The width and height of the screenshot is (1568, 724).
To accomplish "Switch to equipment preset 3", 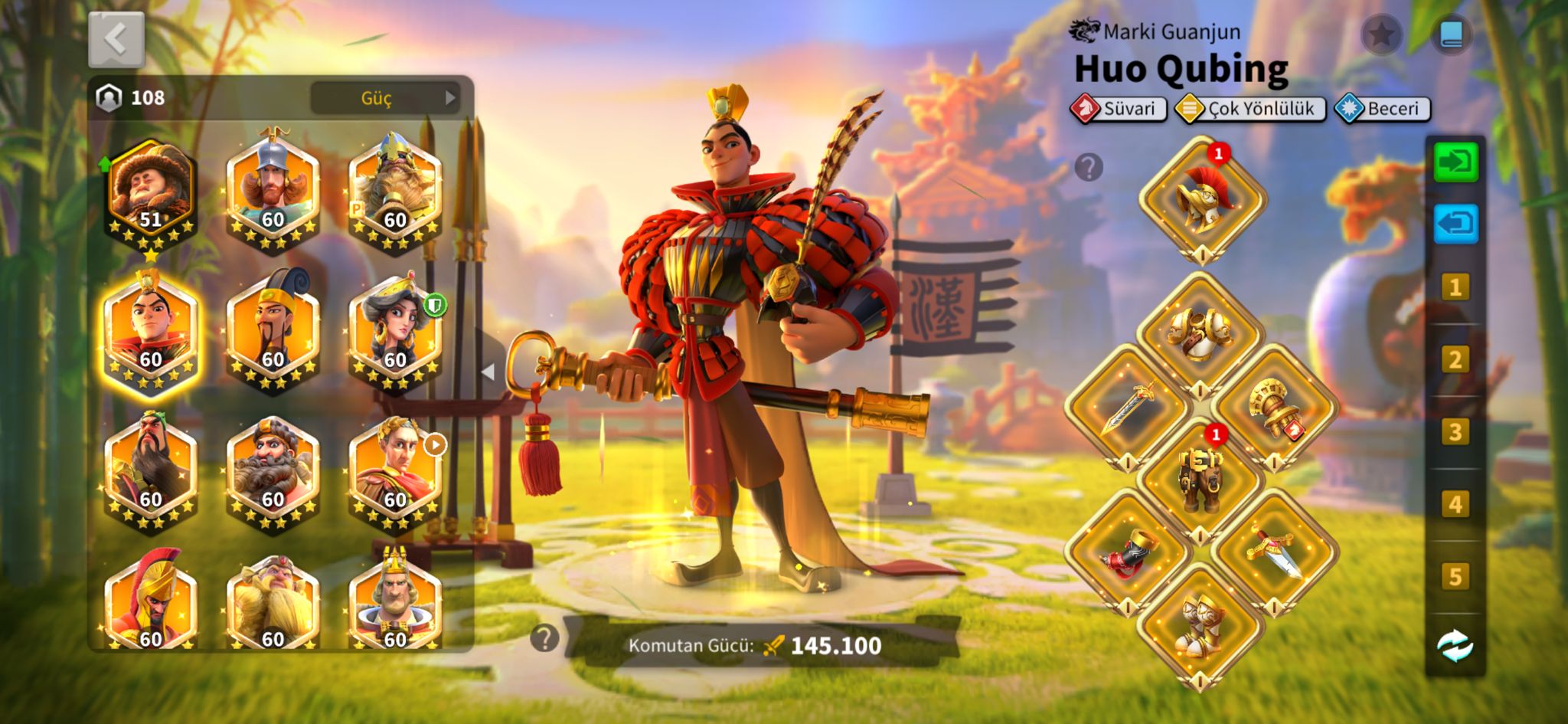I will tap(1455, 432).
